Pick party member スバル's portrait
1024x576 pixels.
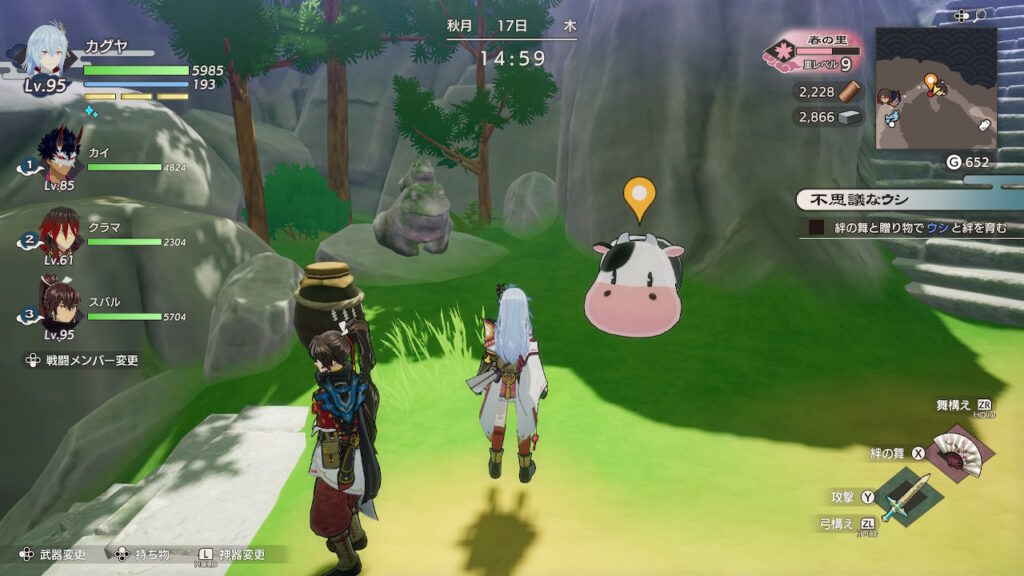pyautogui.click(x=59, y=303)
